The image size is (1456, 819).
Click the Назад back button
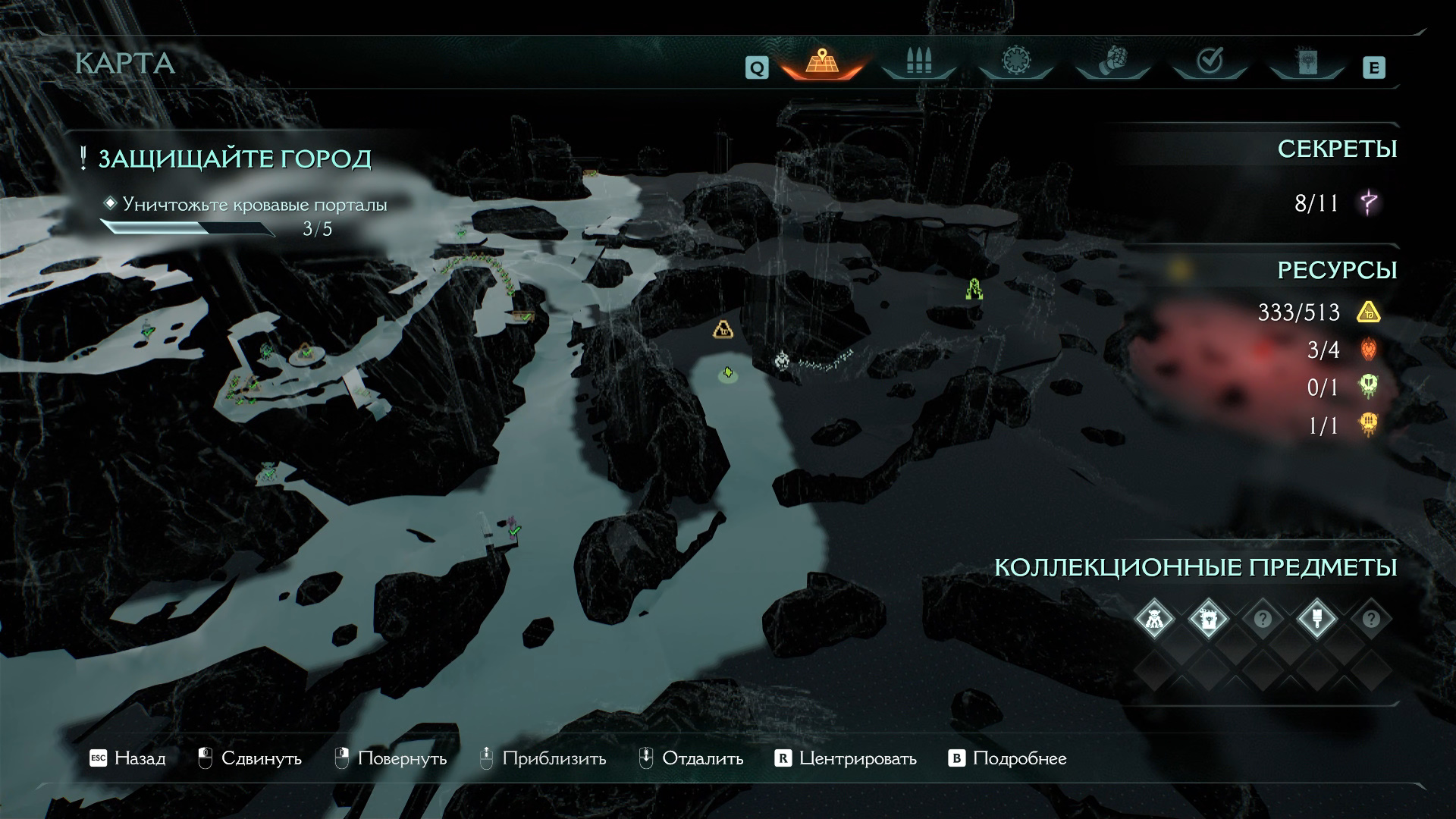127,758
